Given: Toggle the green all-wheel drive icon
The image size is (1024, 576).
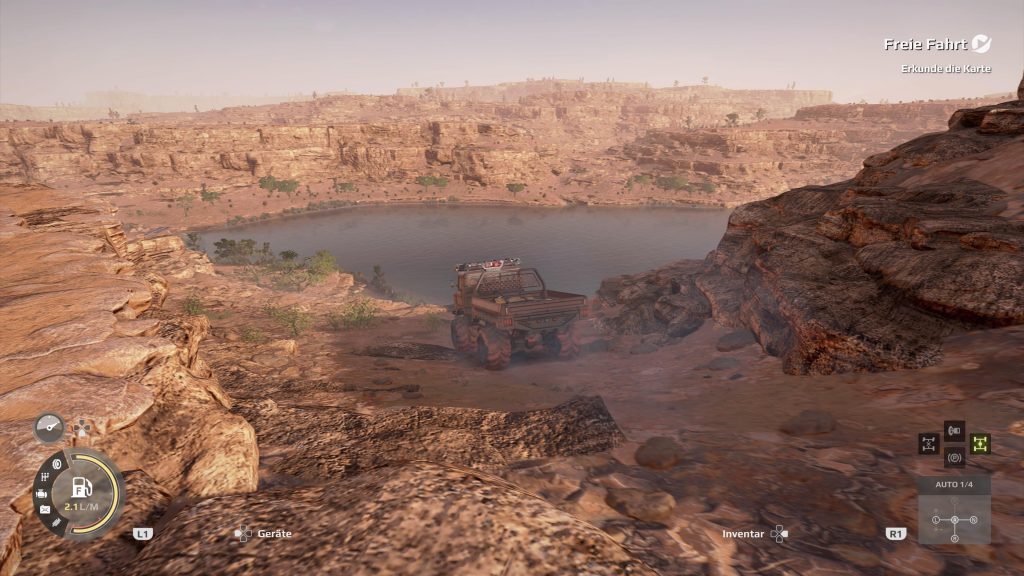Looking at the screenshot, I should [979, 443].
